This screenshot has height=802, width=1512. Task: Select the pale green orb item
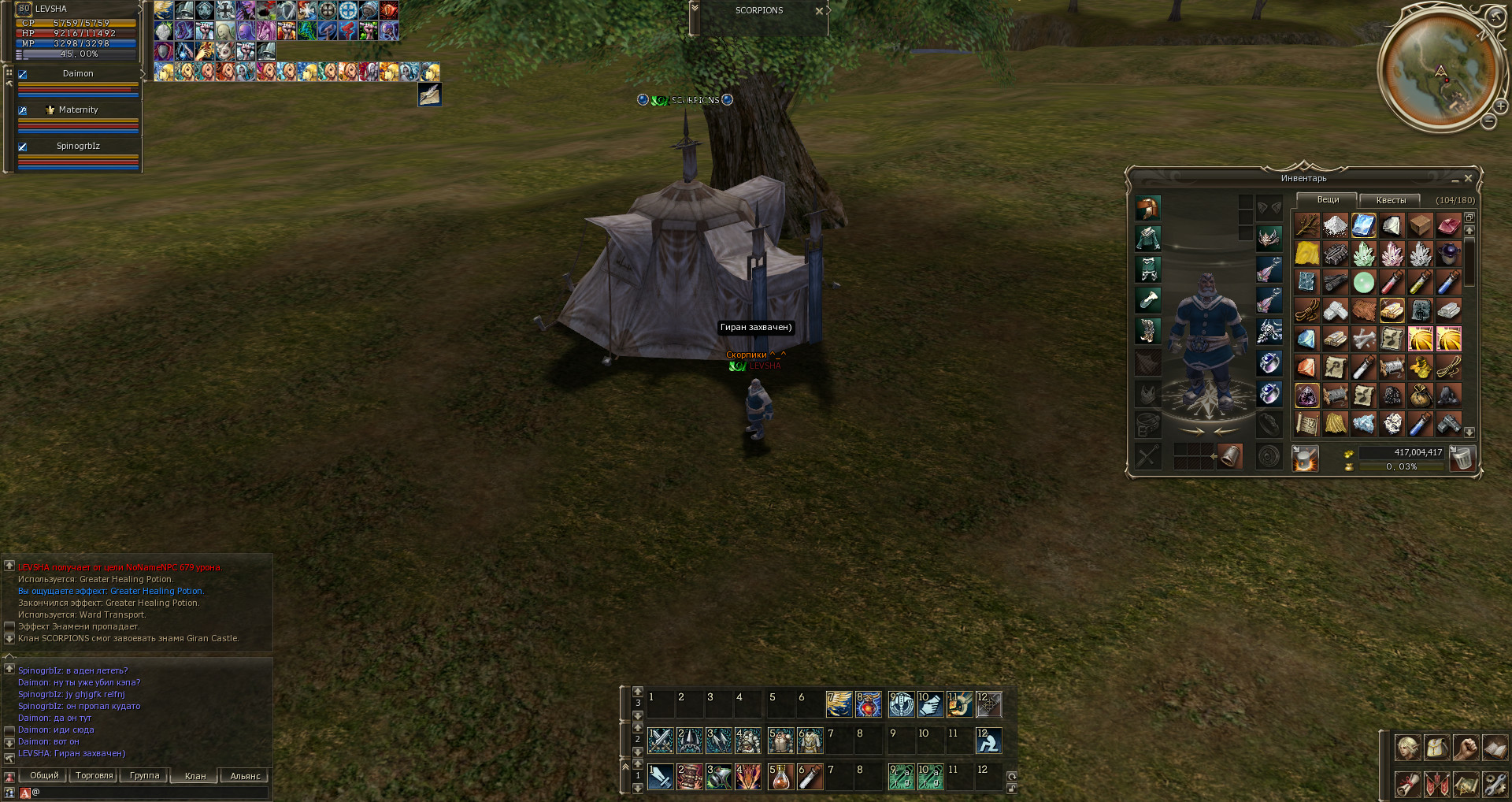[x=1363, y=282]
